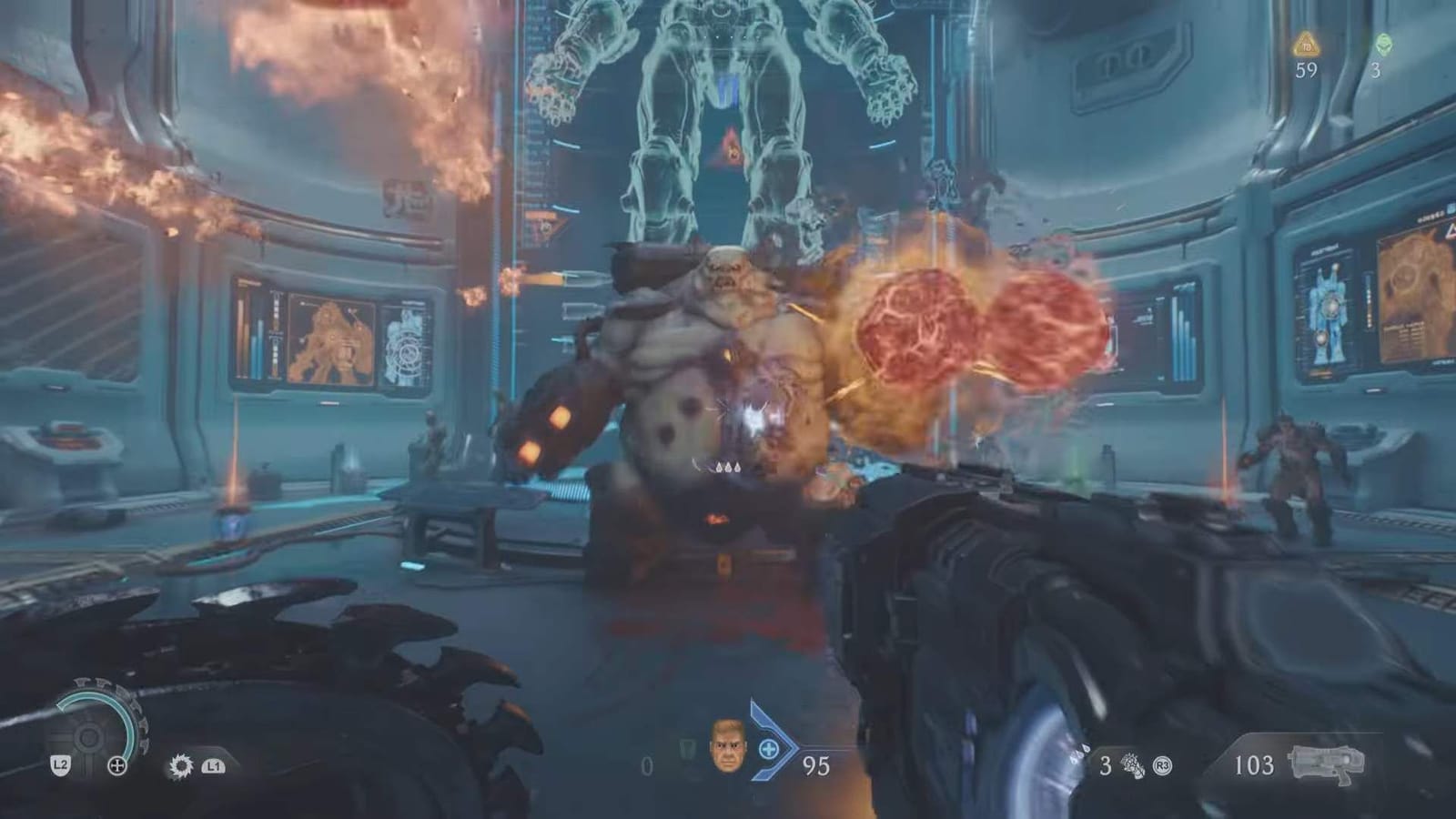This screenshot has height=819, width=1456.
Task: Open the equipment cooldown wheel in the bottom-left
Action: click(x=87, y=735)
